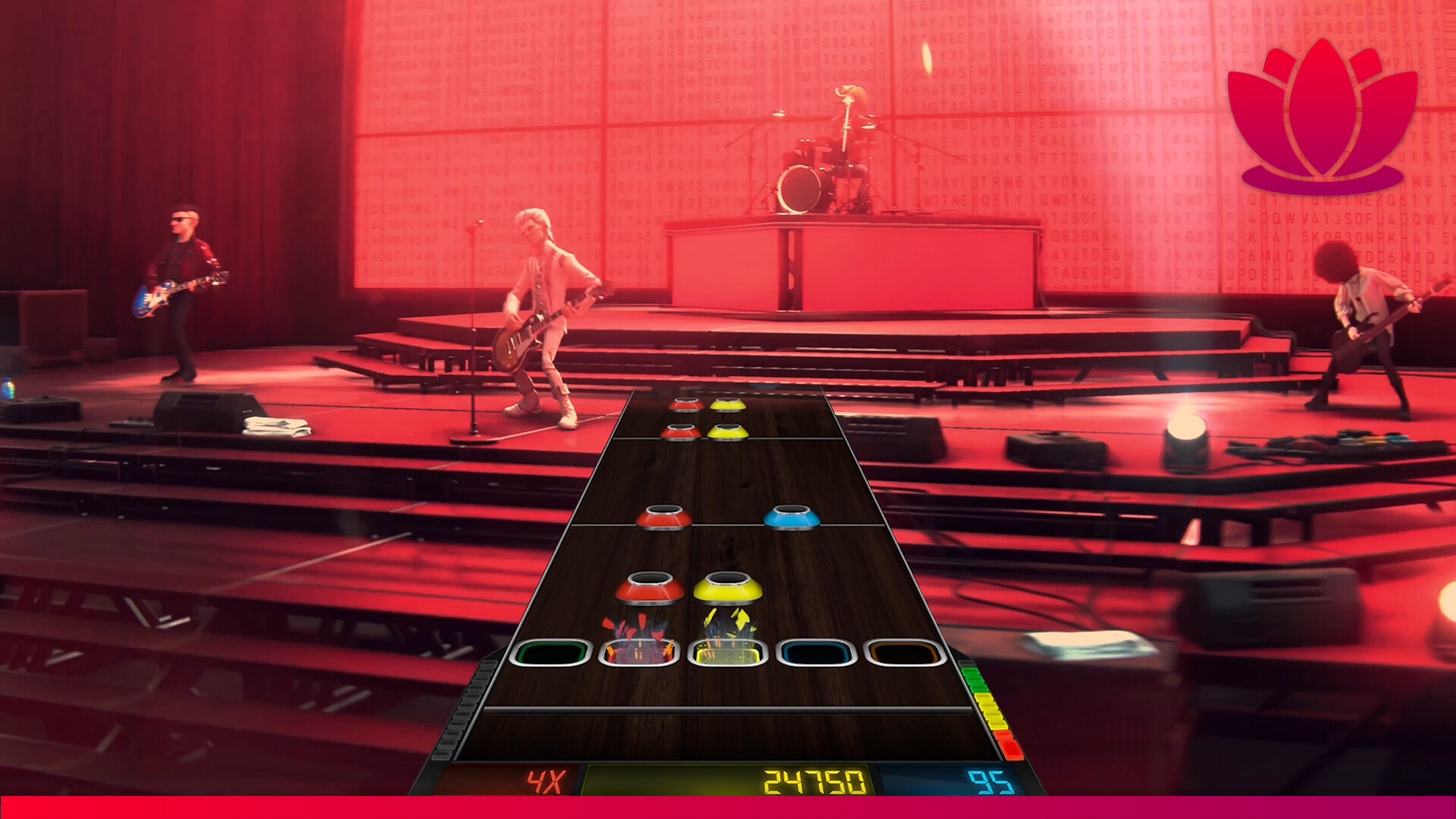Click the approaching yellow note gem
Viewport: 1456px width, 819px height.
pyautogui.click(x=726, y=590)
